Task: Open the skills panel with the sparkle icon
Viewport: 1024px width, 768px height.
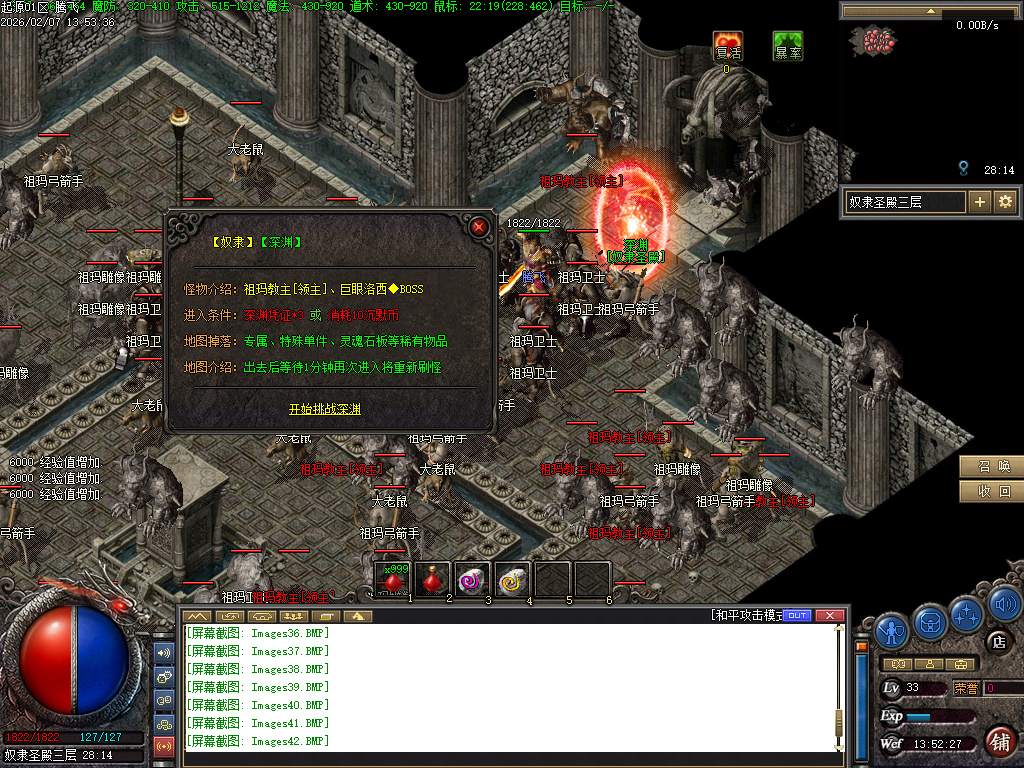Action: [967, 612]
